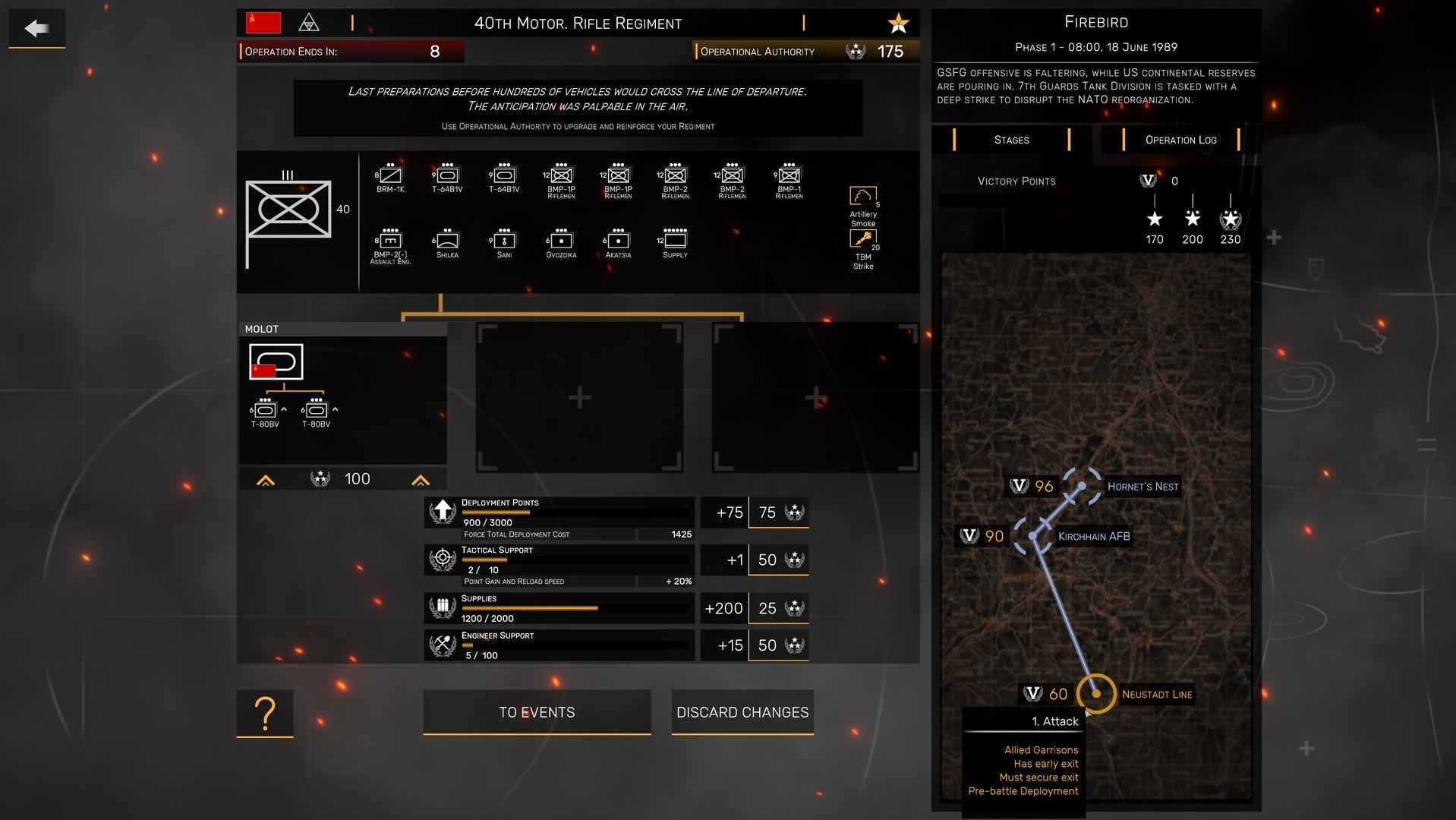
Task: Expand the left upgrade chevron for MOLOT
Action: pyautogui.click(x=265, y=479)
